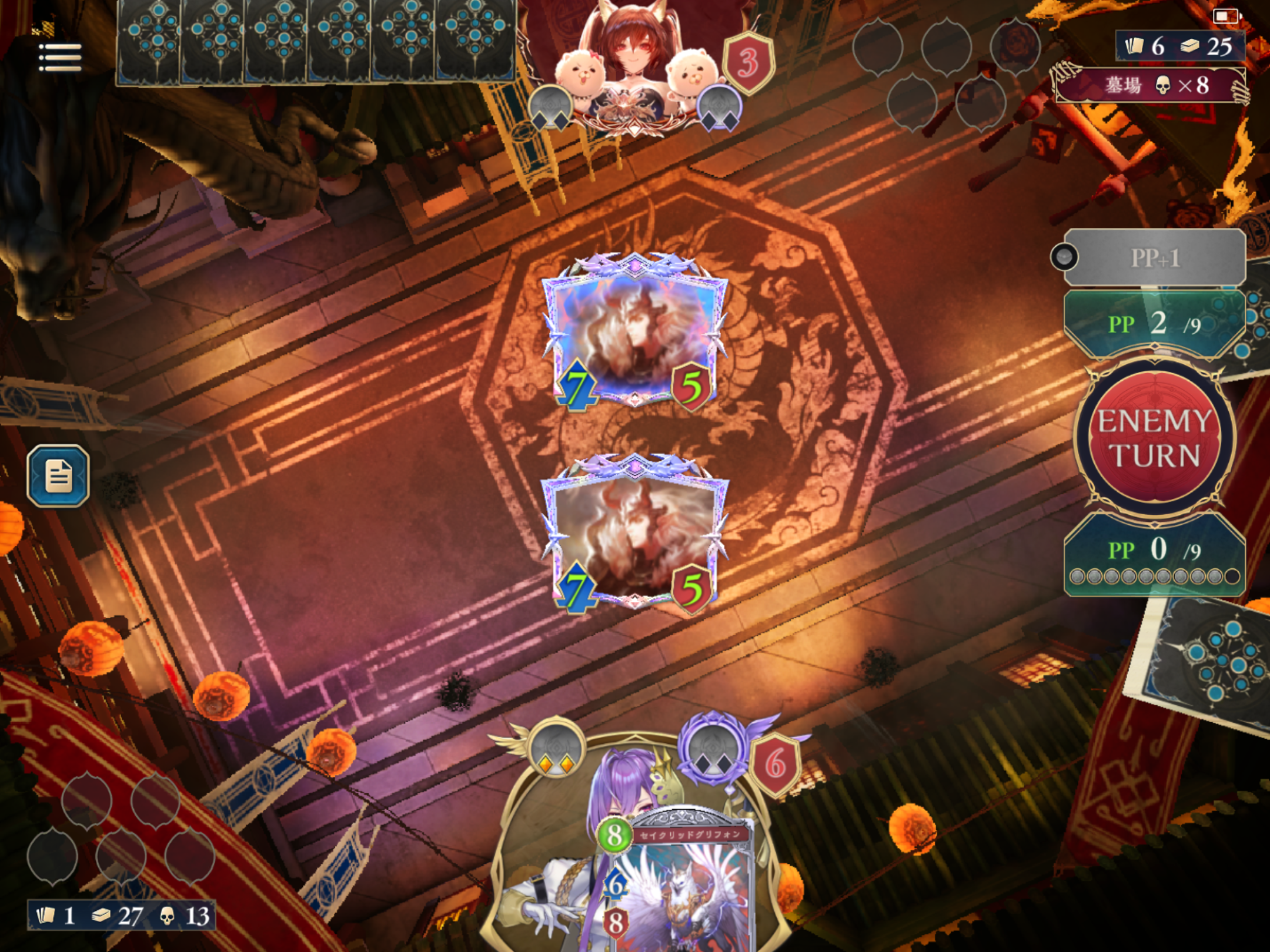Screen dimensions: 1270x952
Task: Tap your yellow evolution point orb
Action: 555,750
